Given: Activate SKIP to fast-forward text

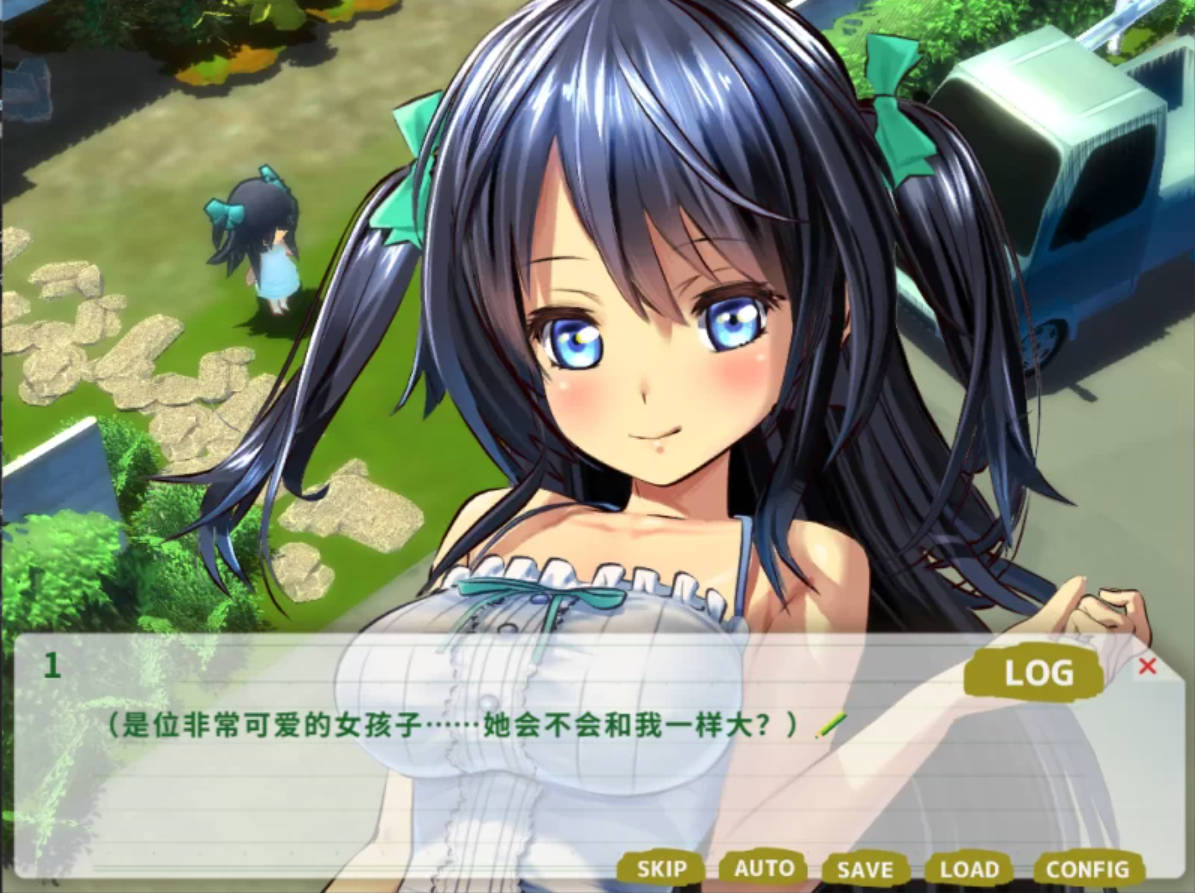Looking at the screenshot, I should click(662, 869).
